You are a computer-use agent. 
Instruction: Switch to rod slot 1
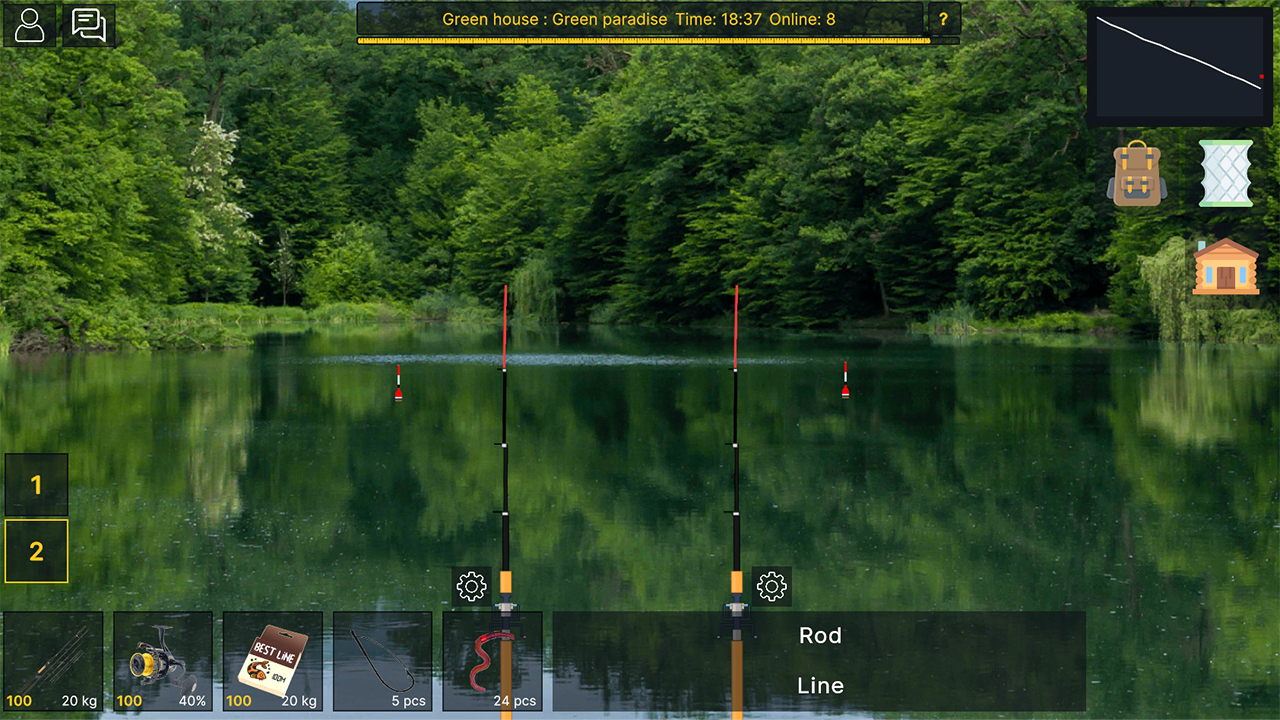pyautogui.click(x=36, y=484)
